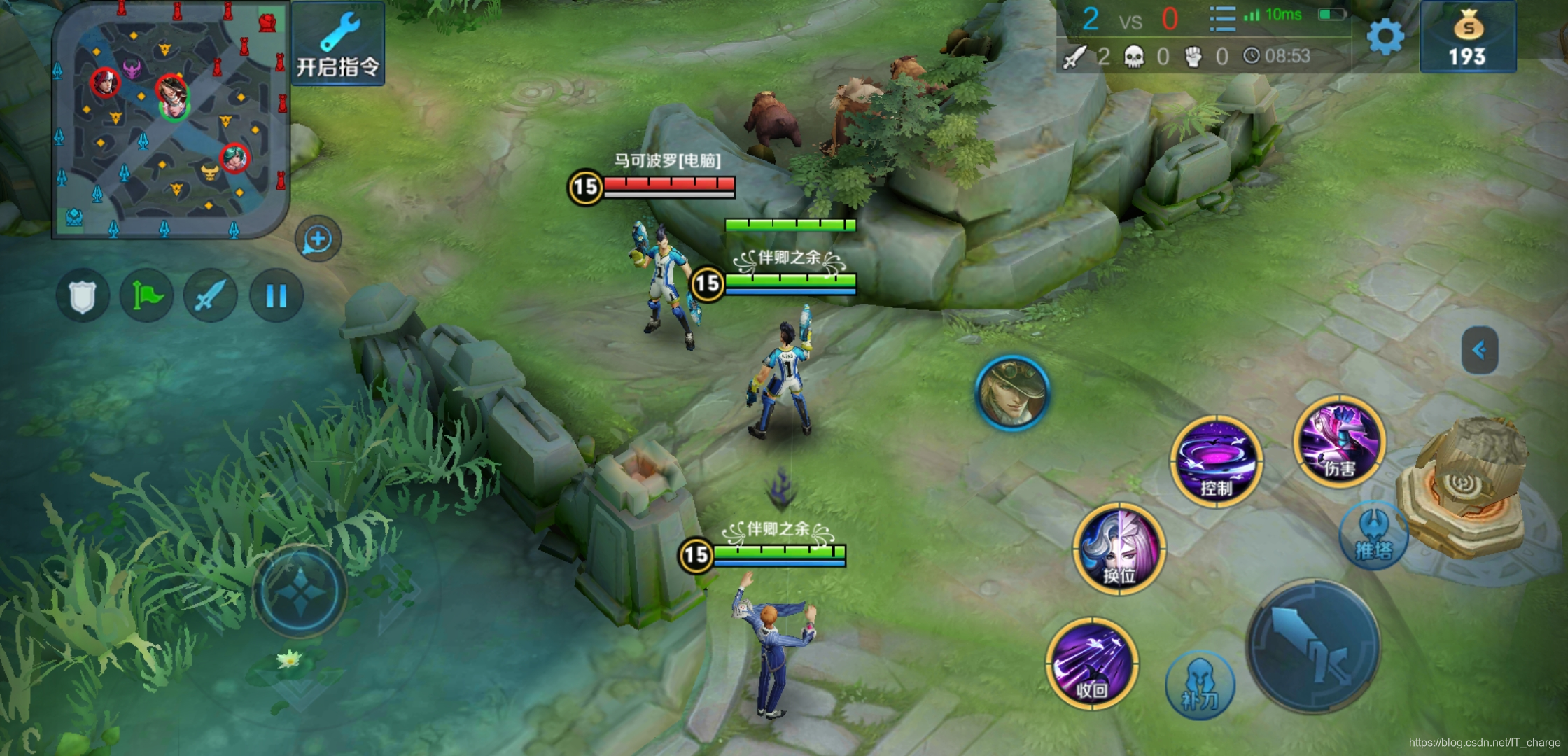Tap the 推塔 tower push button
Screen dimensions: 1568x756
coord(1373,535)
